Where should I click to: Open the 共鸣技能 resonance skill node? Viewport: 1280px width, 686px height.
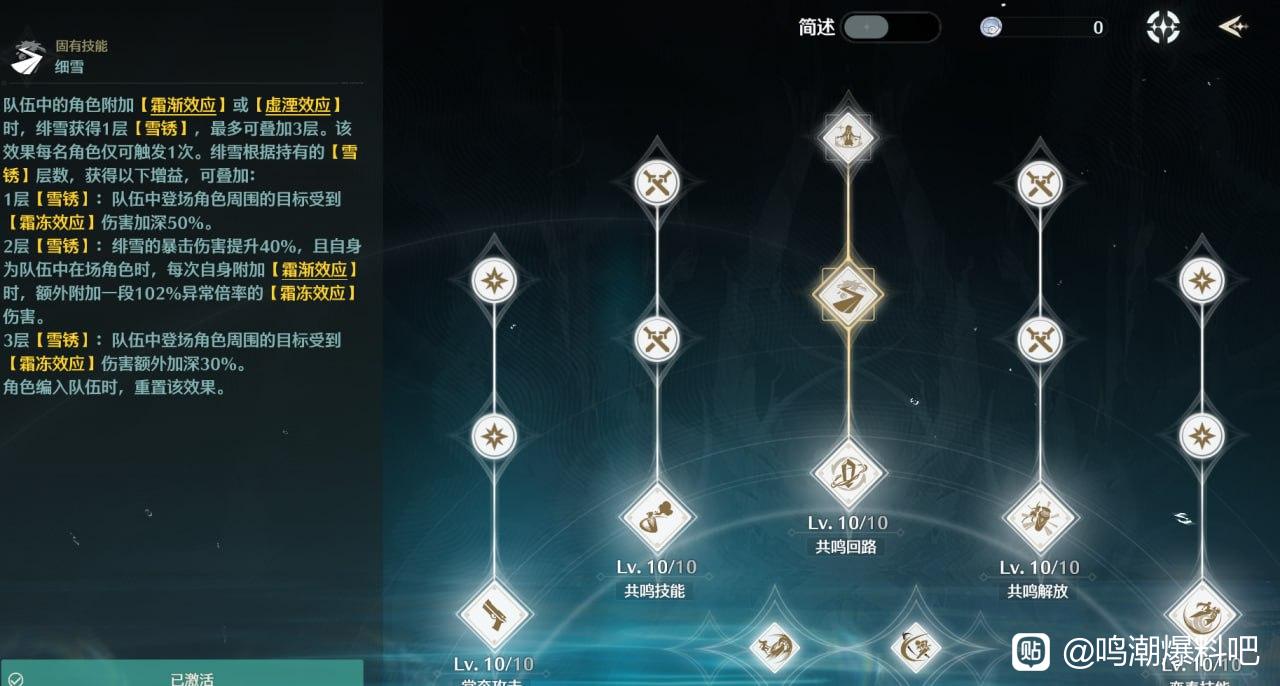(656, 517)
